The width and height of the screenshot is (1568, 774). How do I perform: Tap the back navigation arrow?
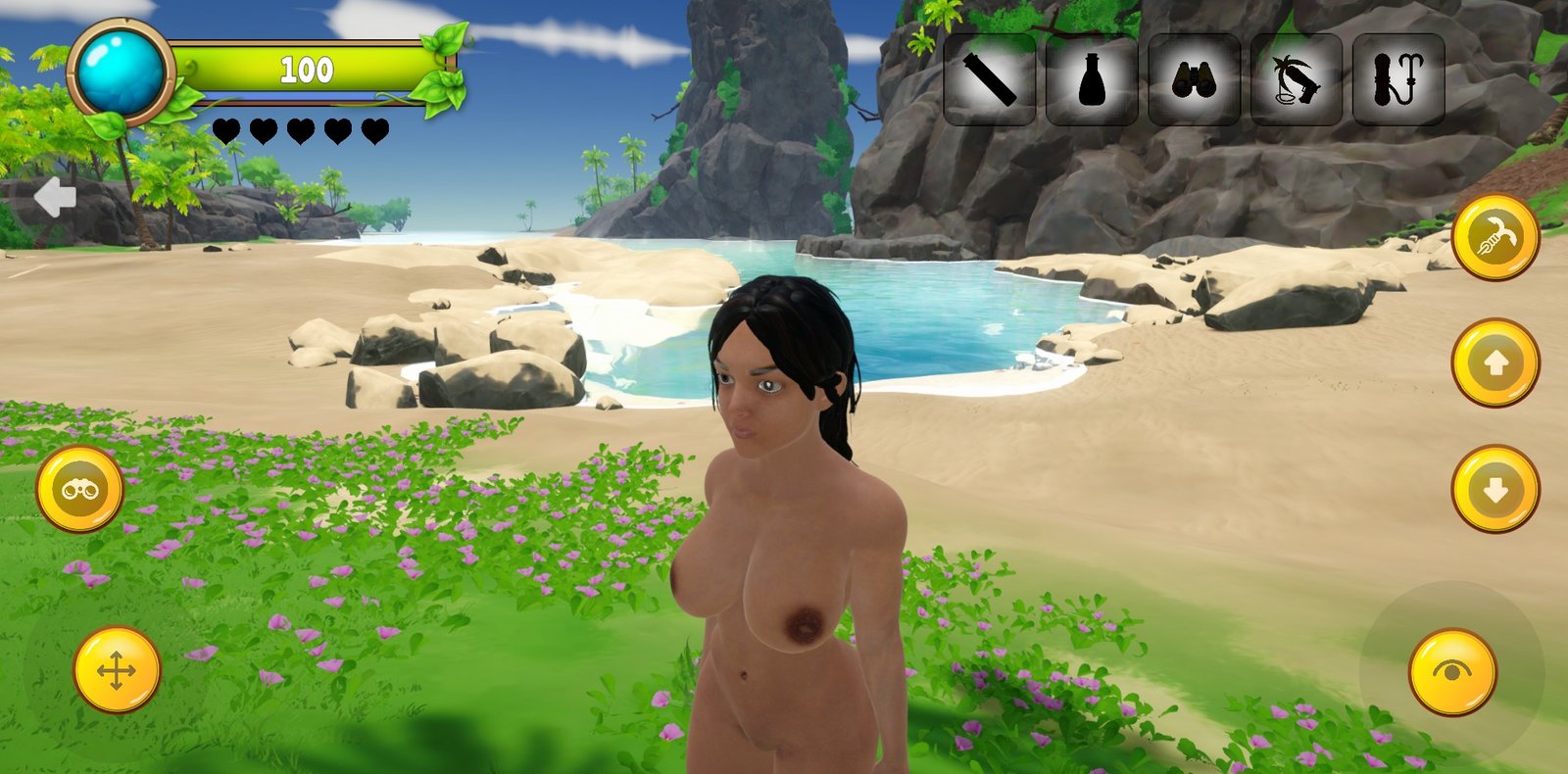click(x=56, y=198)
